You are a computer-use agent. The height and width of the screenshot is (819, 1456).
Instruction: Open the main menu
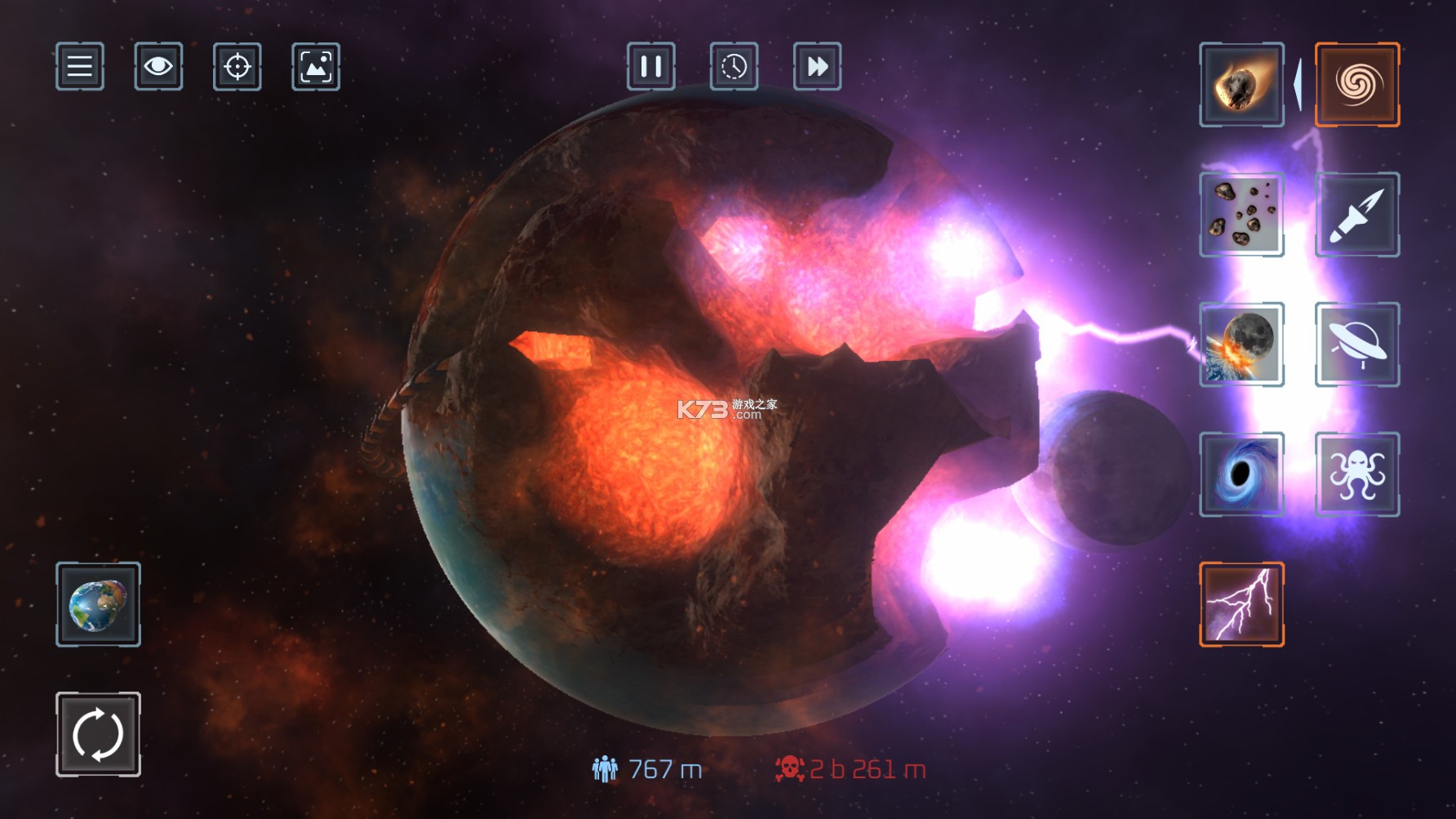pyautogui.click(x=79, y=68)
